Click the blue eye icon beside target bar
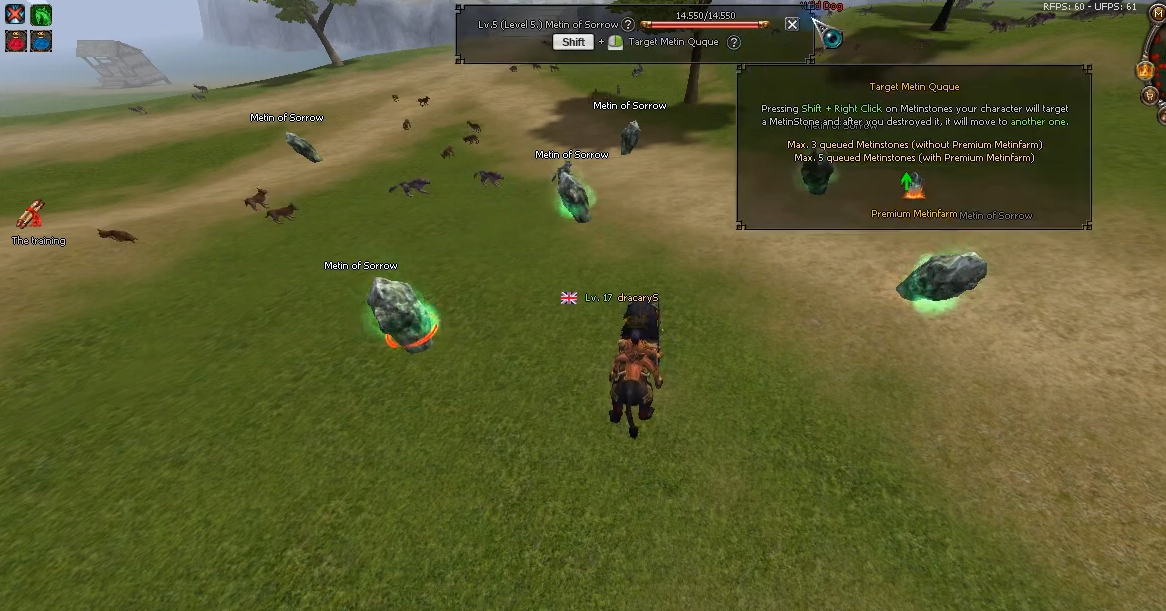This screenshot has height=611, width=1166. pos(832,39)
